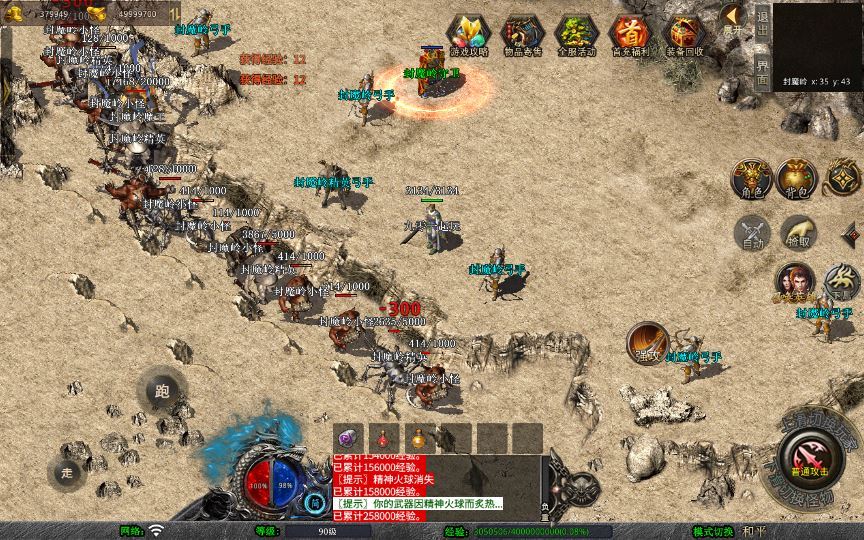The width and height of the screenshot is (864, 540).
Task: Click the 下马 dismount button
Action: point(842,281)
